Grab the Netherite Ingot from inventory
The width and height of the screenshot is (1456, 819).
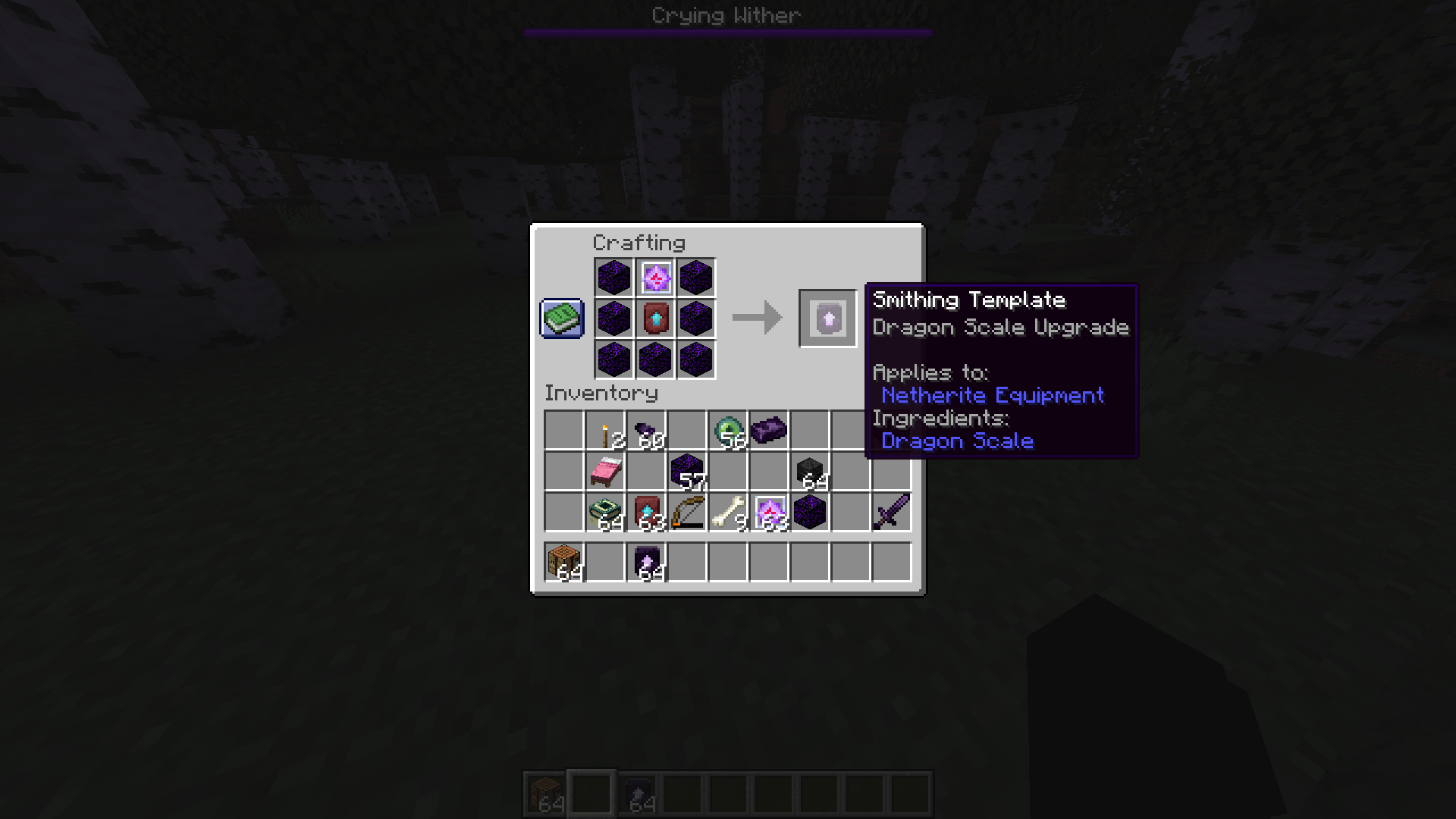pyautogui.click(x=768, y=431)
